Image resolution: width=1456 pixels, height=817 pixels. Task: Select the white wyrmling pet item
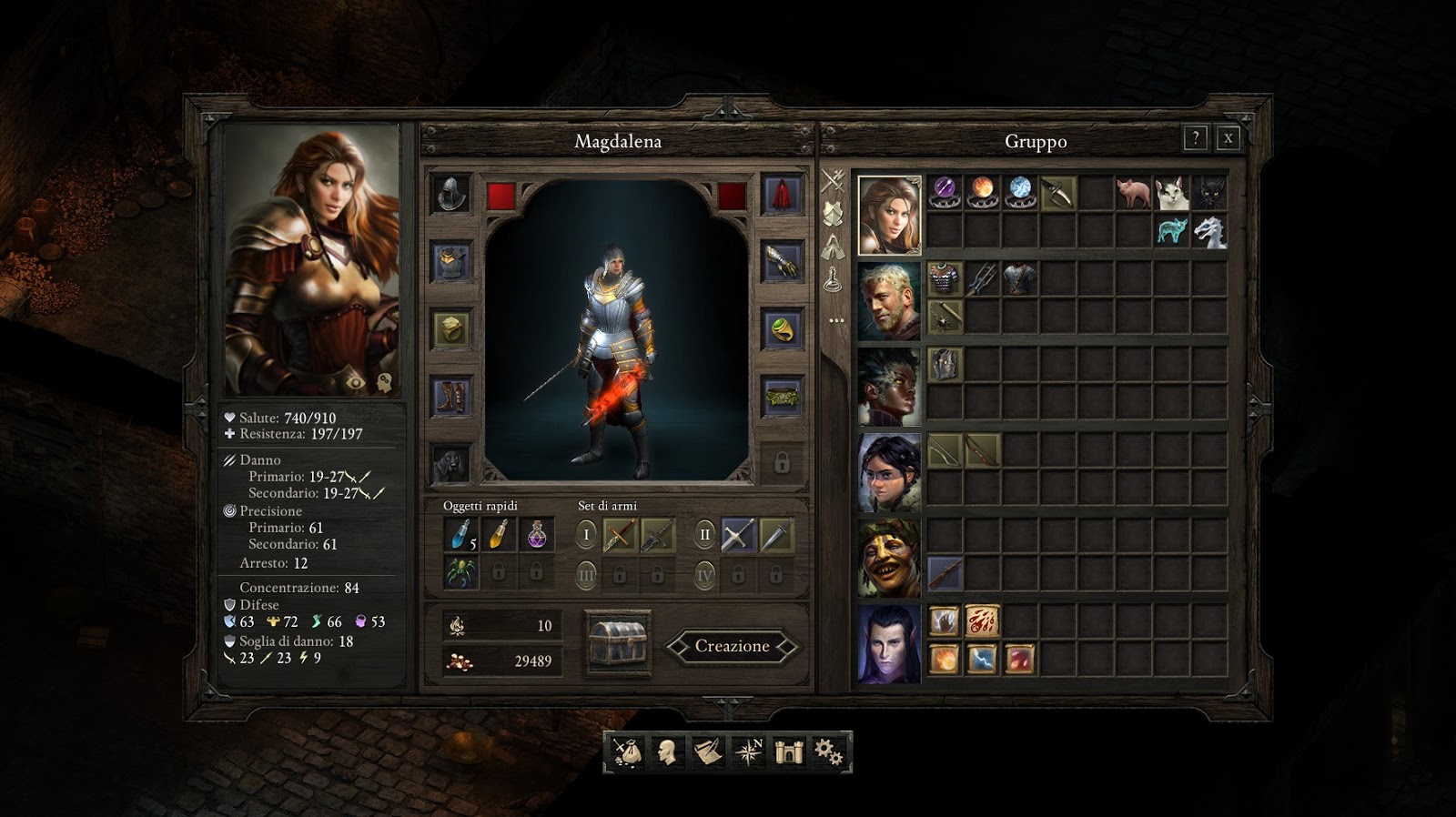pyautogui.click(x=1208, y=231)
